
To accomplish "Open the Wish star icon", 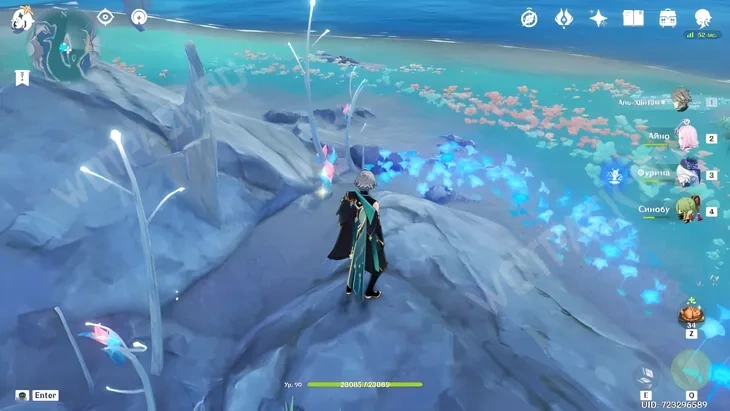I will pyautogui.click(x=598, y=18).
